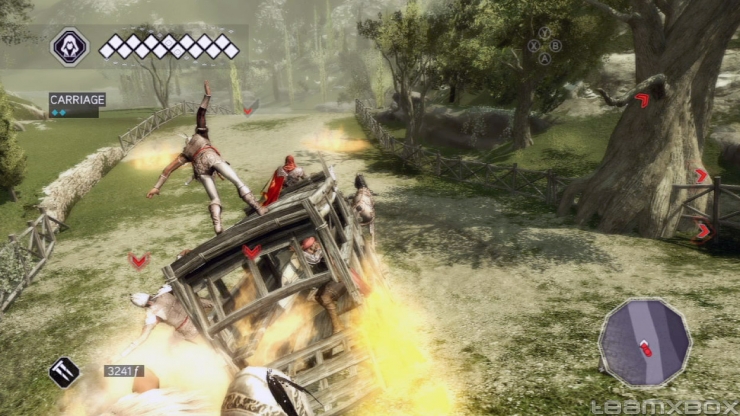Click the octagonal minimap

tap(644, 343)
